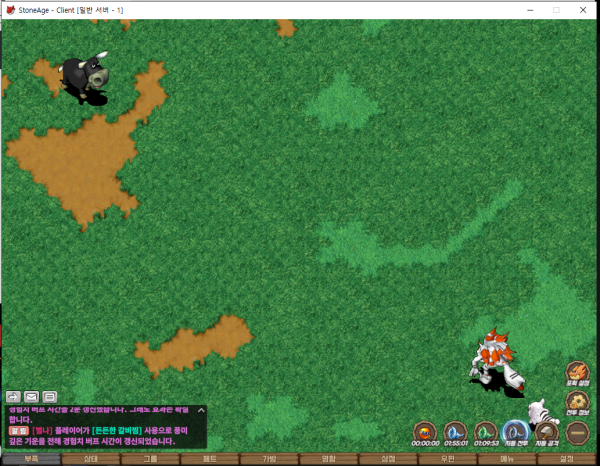Image resolution: width=600 pixels, height=466 pixels.
Task: Open the 명함 (name card) tab
Action: tap(327, 459)
